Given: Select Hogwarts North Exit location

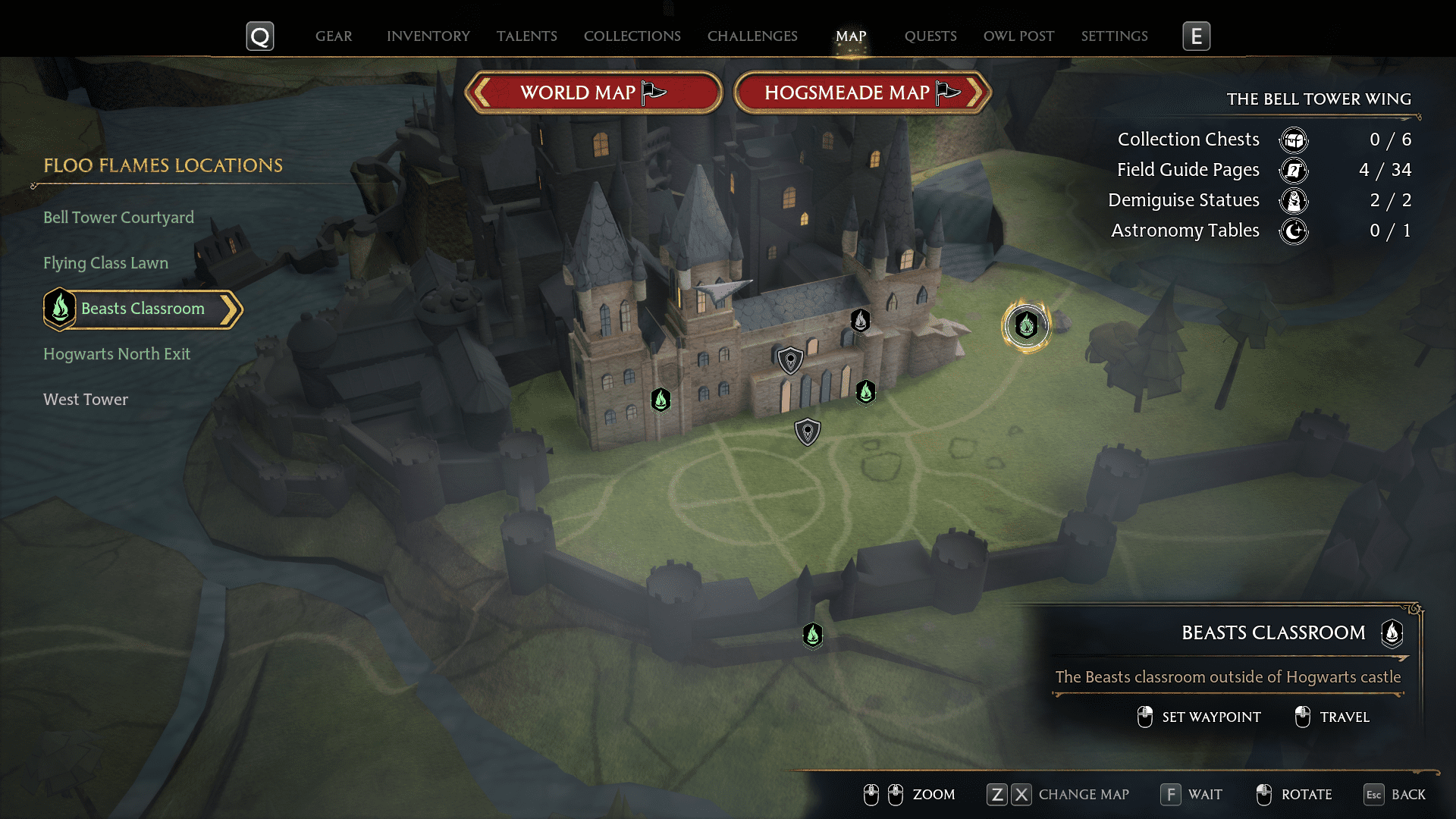Looking at the screenshot, I should click(x=117, y=354).
